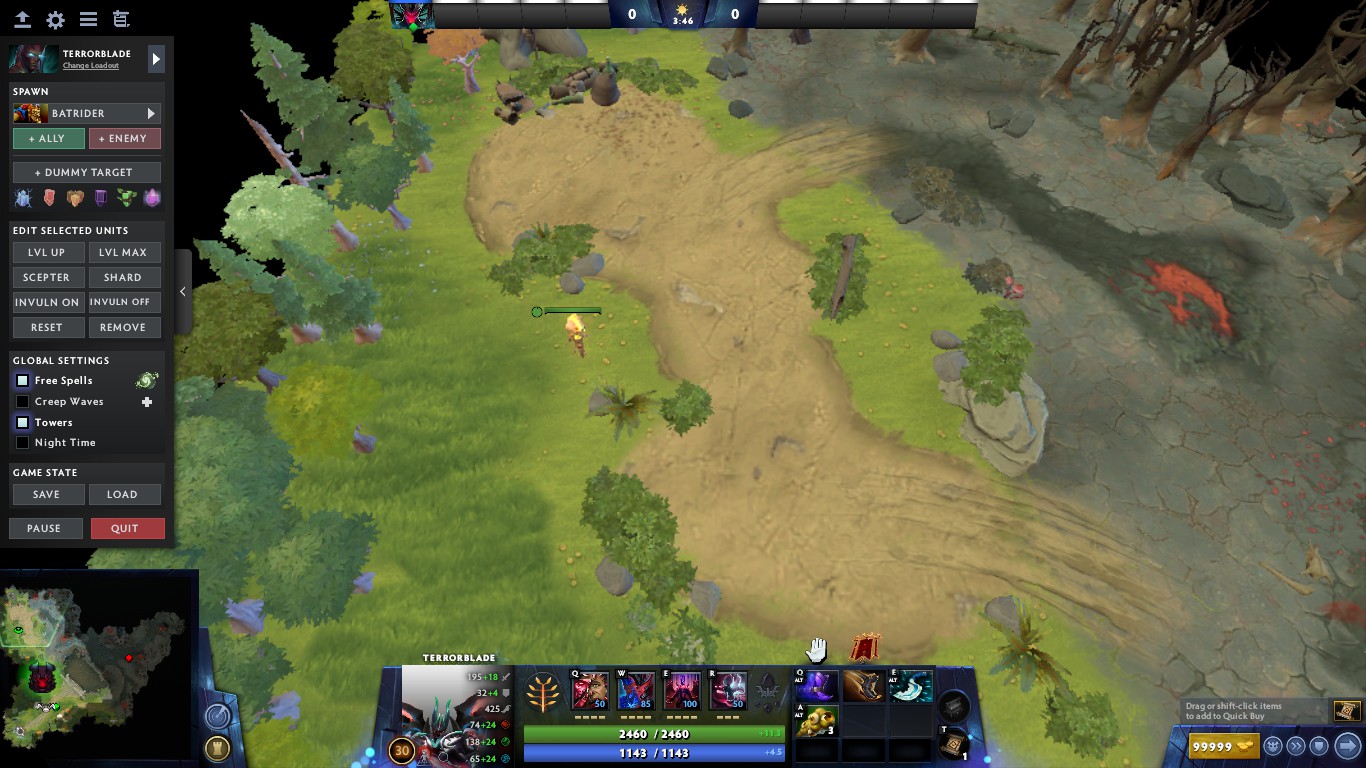Collapse the sidebar with the chevron arrow
This screenshot has height=768, width=1366.
coord(183,291)
